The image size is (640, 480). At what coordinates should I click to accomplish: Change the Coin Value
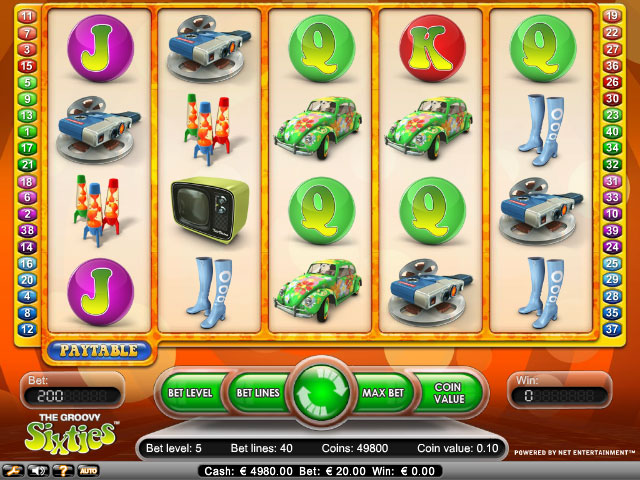[x=449, y=392]
